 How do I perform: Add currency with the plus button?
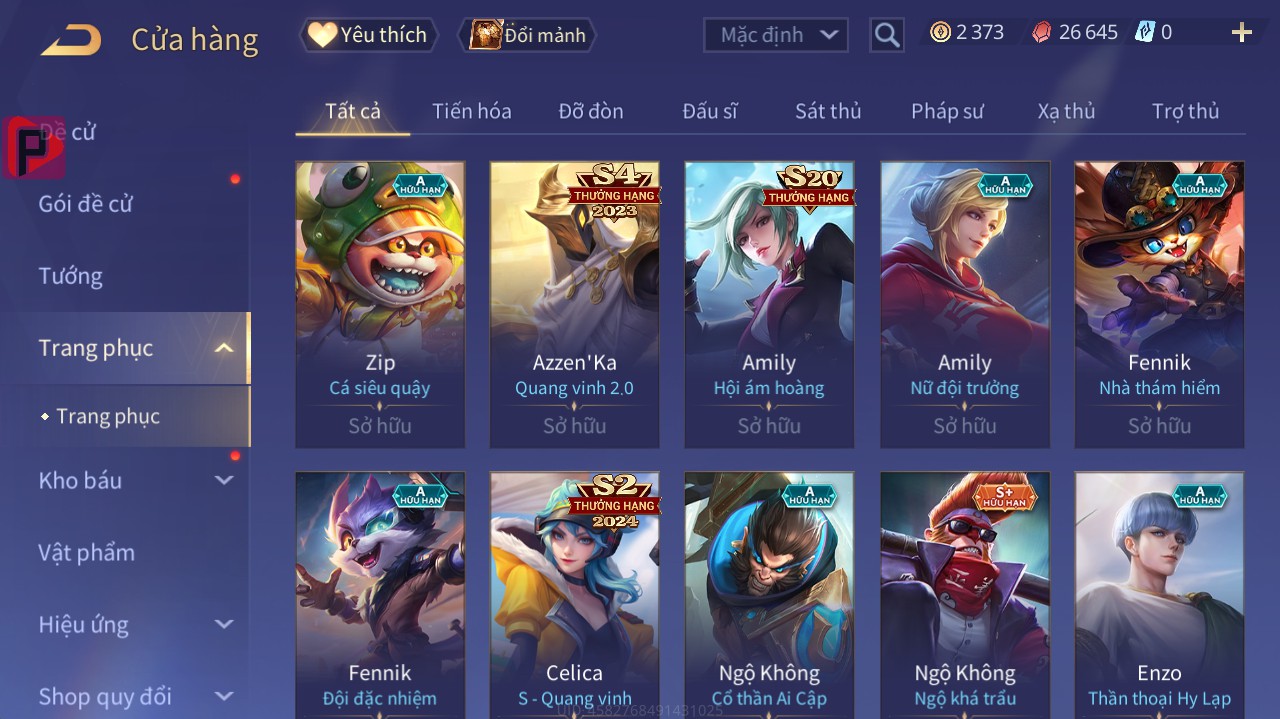(x=1241, y=33)
